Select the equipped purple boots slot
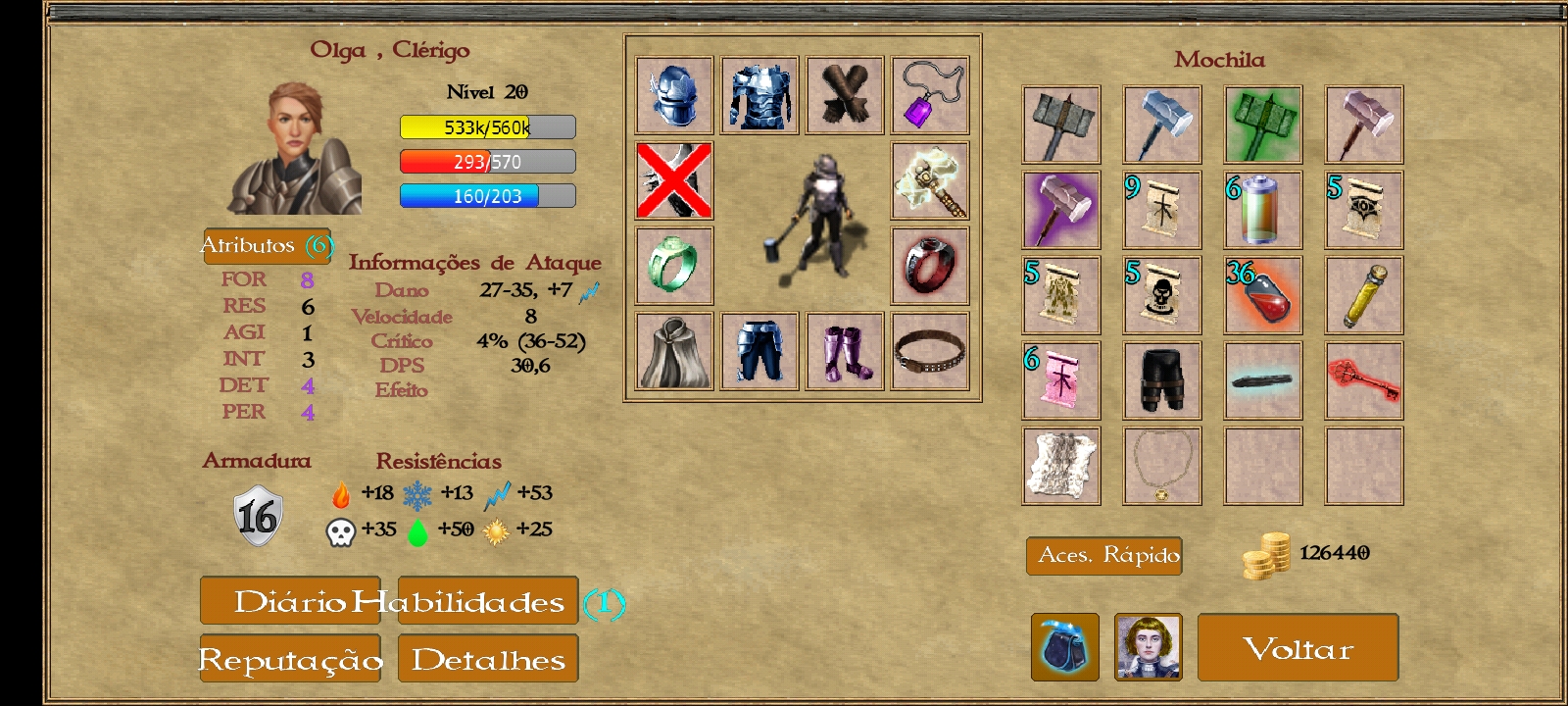The image size is (1568, 706). pyautogui.click(x=845, y=351)
